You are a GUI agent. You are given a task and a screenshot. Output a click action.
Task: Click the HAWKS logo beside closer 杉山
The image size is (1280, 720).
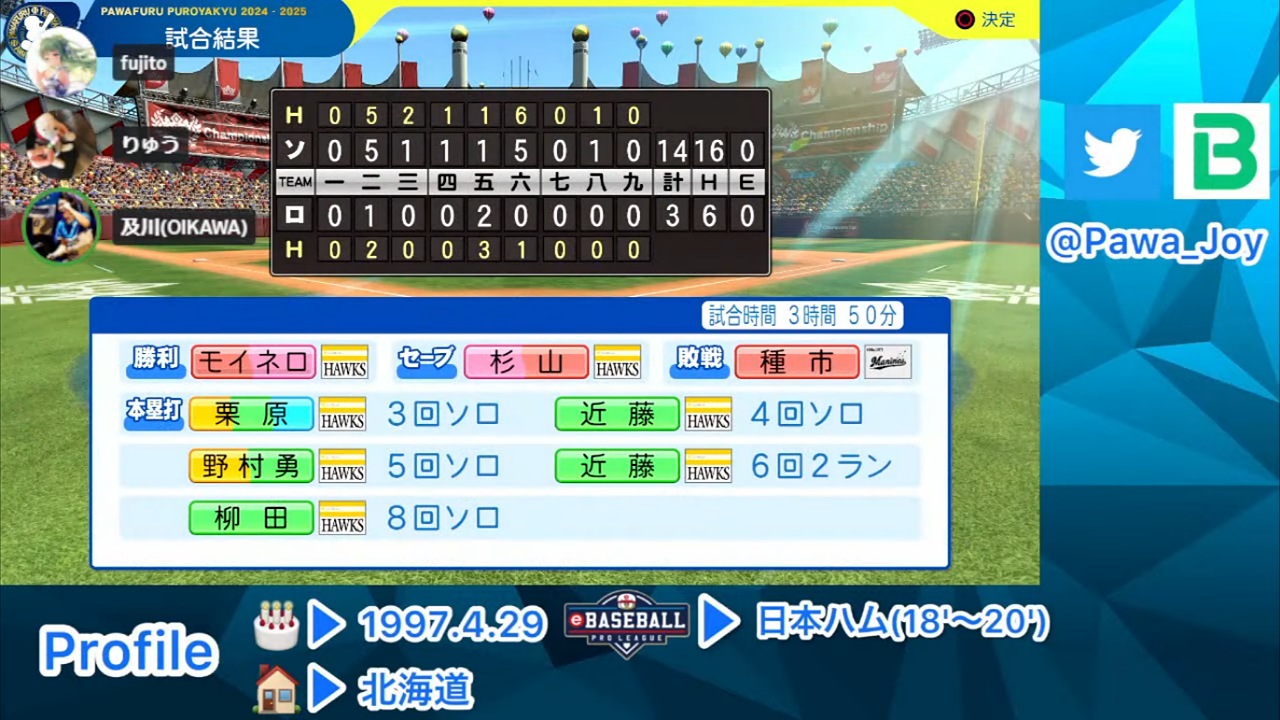616,362
